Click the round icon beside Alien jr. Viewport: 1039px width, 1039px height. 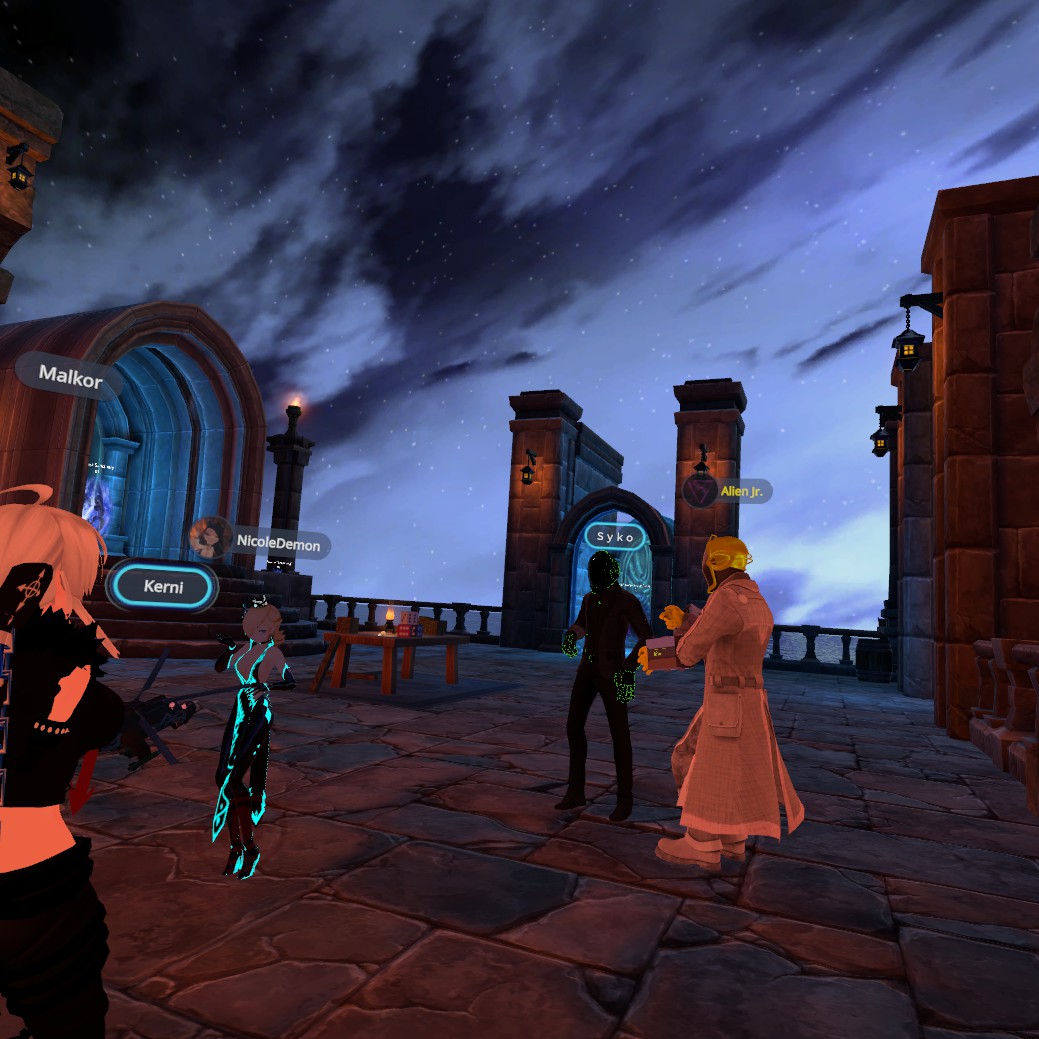(700, 490)
